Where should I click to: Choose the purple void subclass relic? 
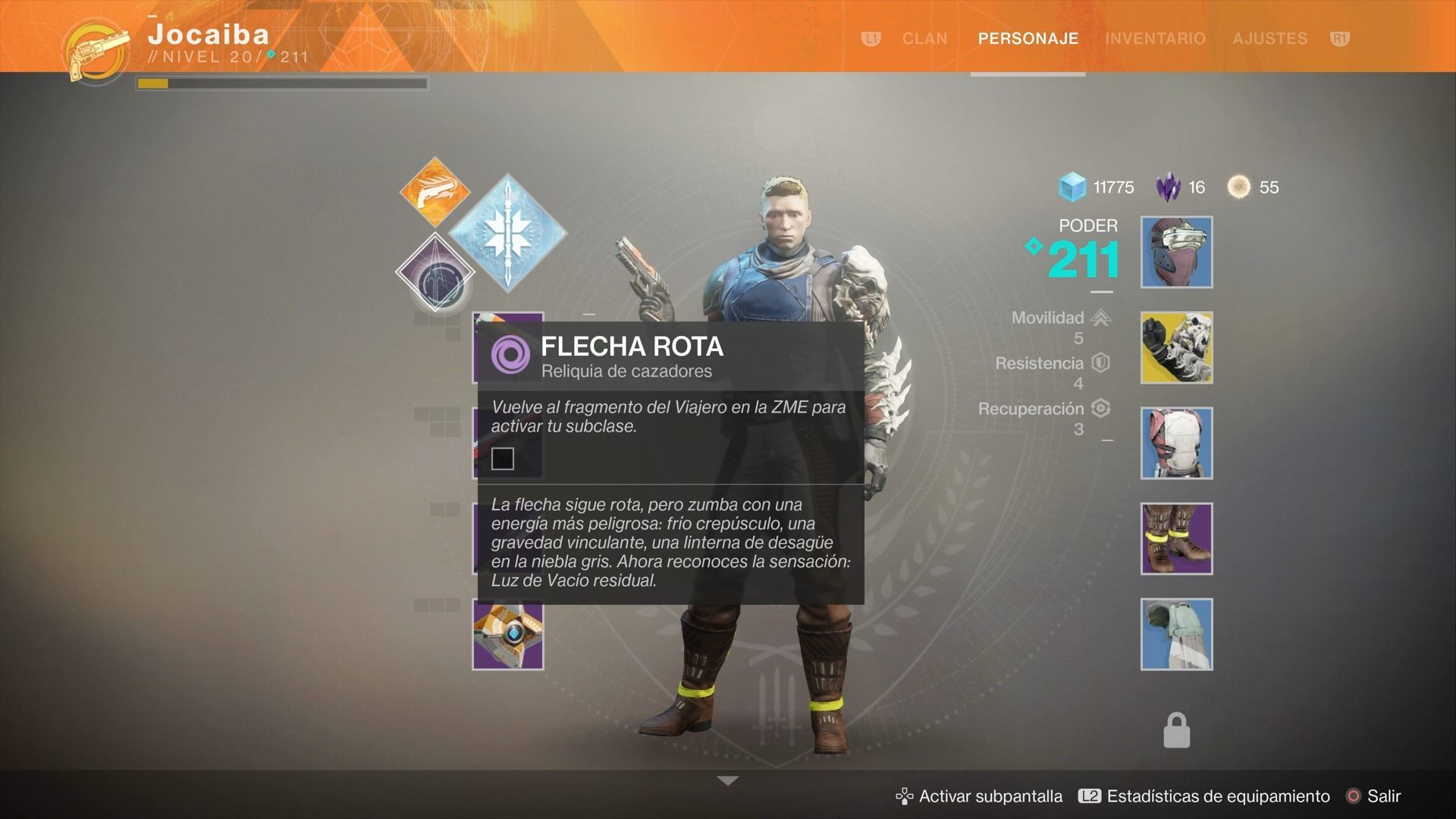[x=435, y=273]
